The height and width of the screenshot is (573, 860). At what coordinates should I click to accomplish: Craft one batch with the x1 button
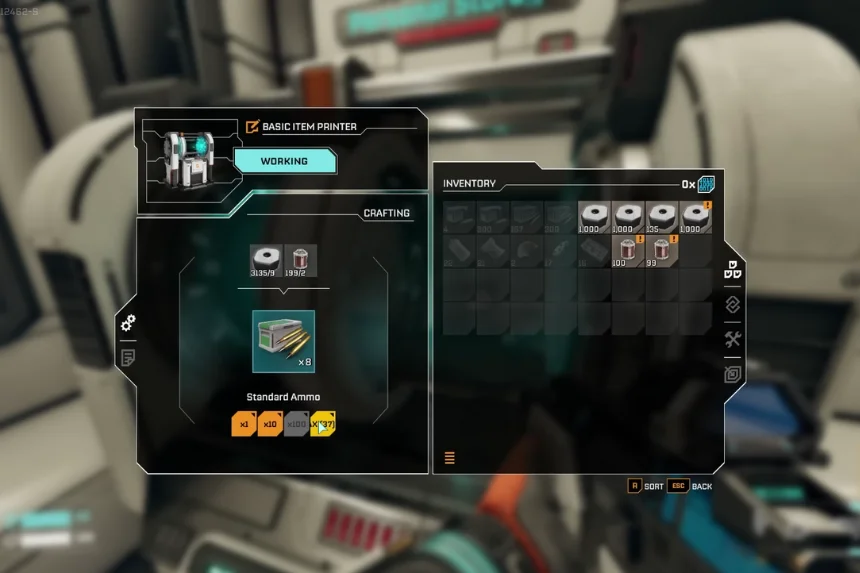pos(244,424)
